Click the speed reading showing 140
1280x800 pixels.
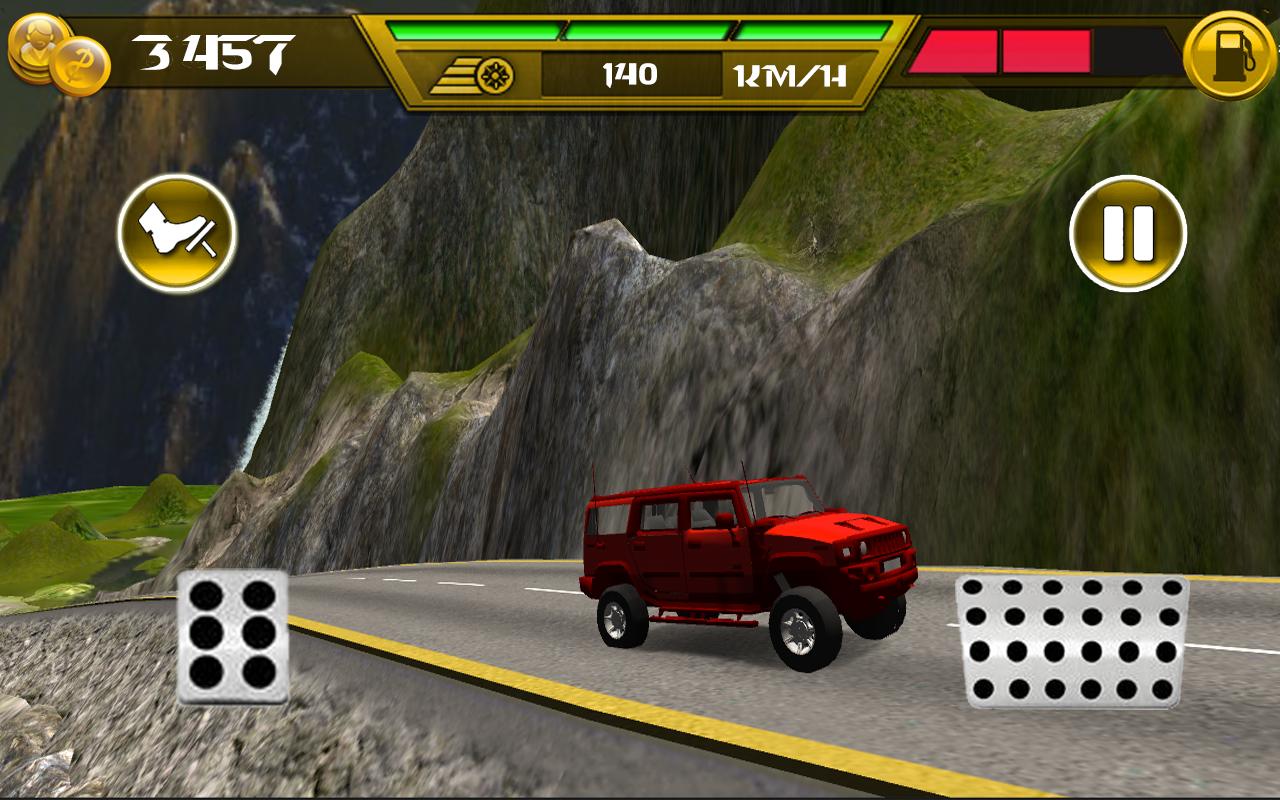click(x=630, y=73)
